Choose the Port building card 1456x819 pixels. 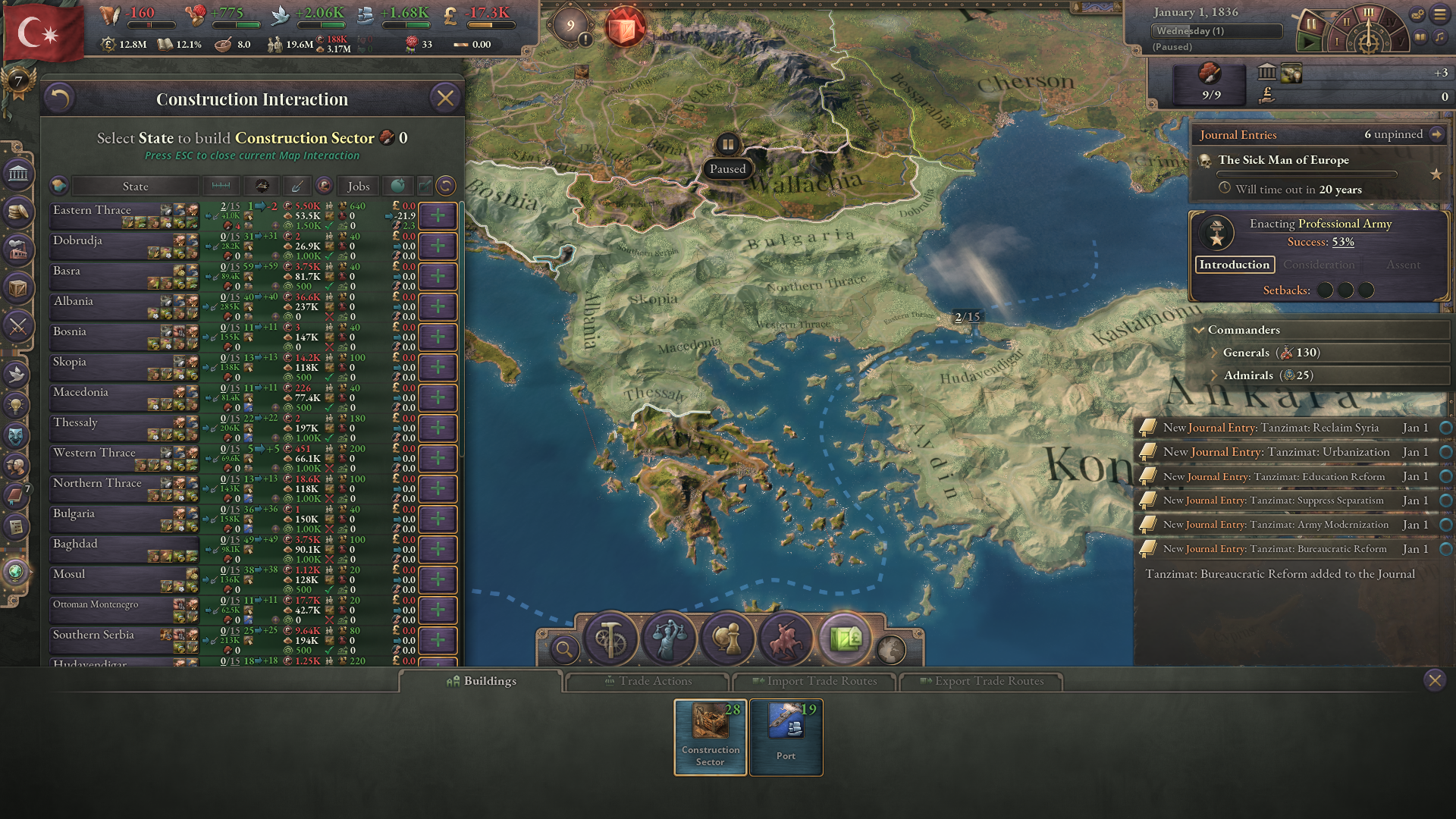pyautogui.click(x=786, y=736)
